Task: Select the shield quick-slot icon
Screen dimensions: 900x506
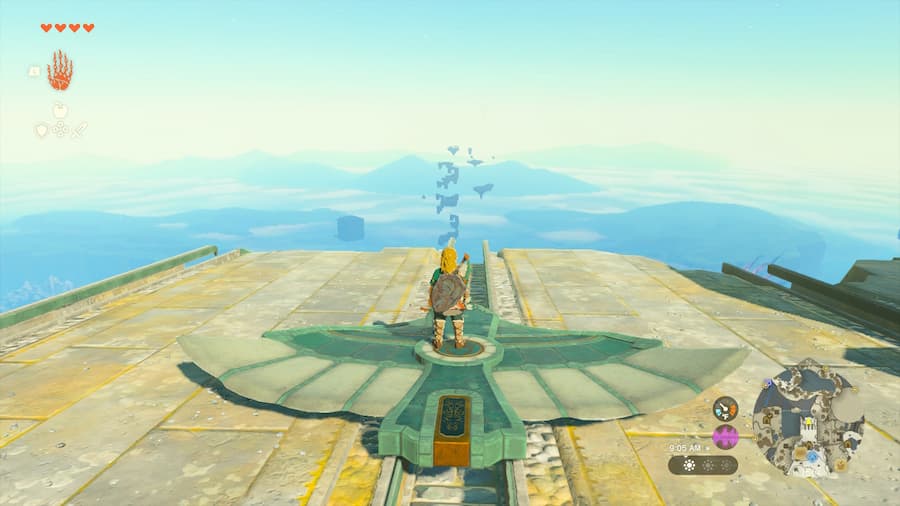Action: click(41, 130)
